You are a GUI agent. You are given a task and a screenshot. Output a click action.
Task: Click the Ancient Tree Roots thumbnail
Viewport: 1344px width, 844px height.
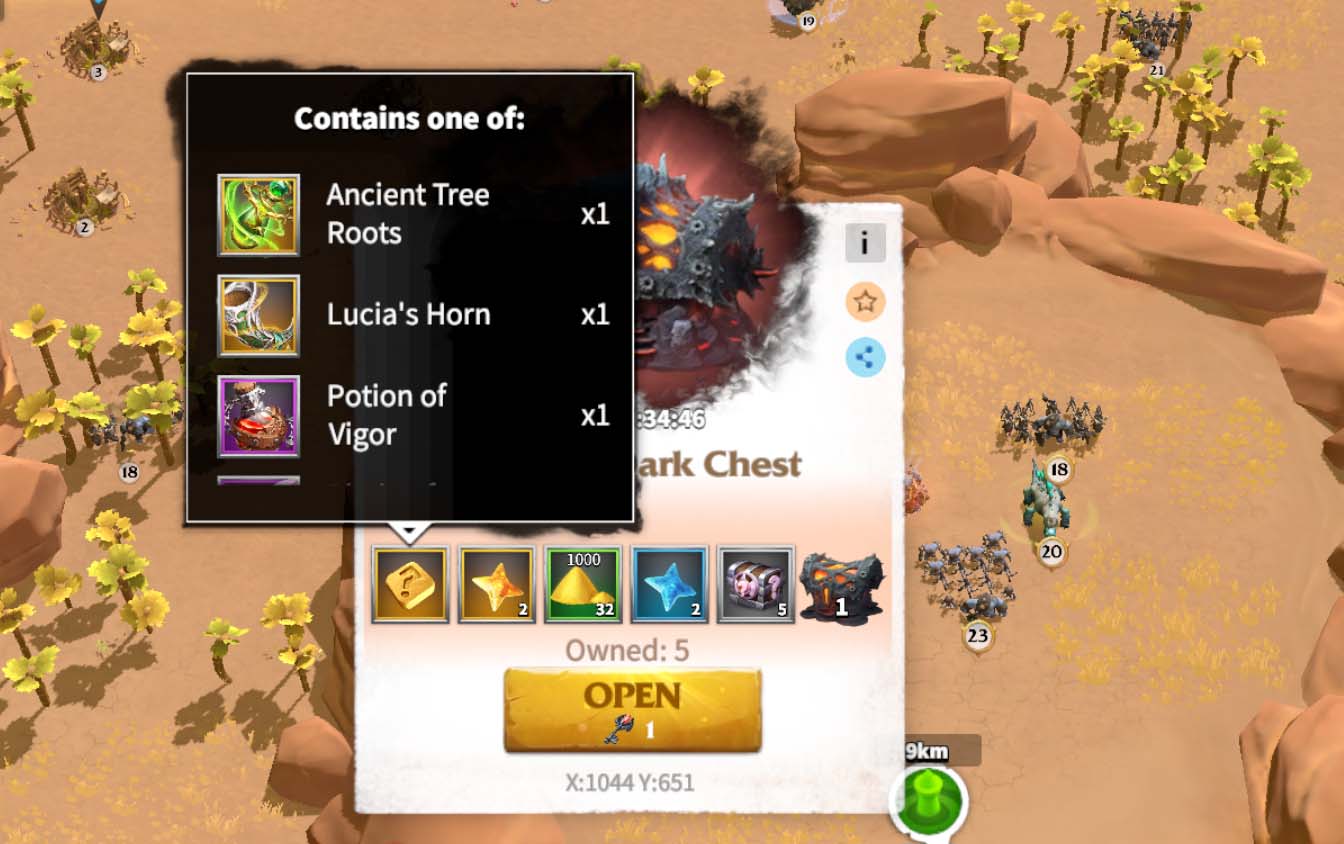[258, 213]
